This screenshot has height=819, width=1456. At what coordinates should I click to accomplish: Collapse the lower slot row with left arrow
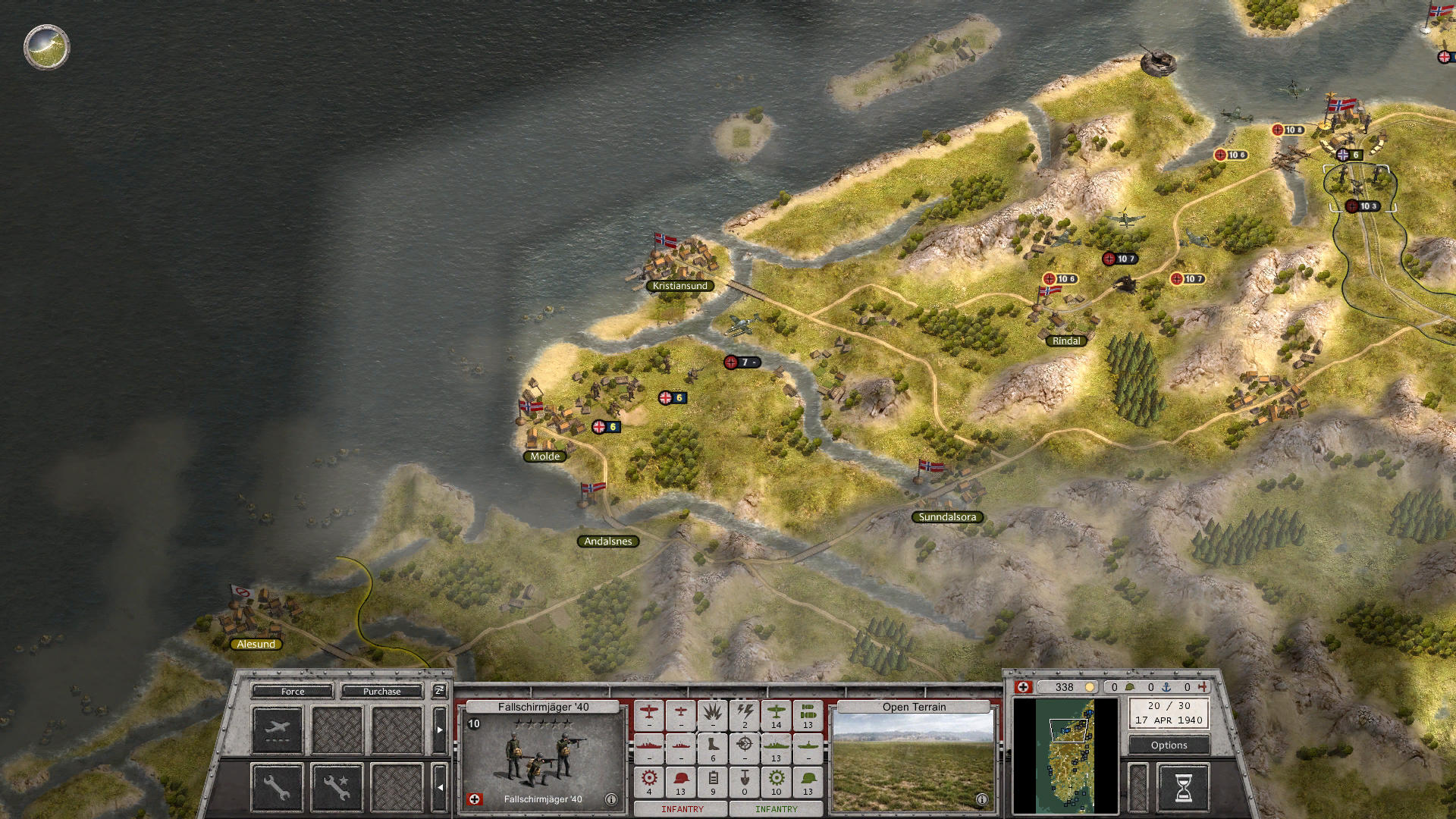[x=439, y=787]
